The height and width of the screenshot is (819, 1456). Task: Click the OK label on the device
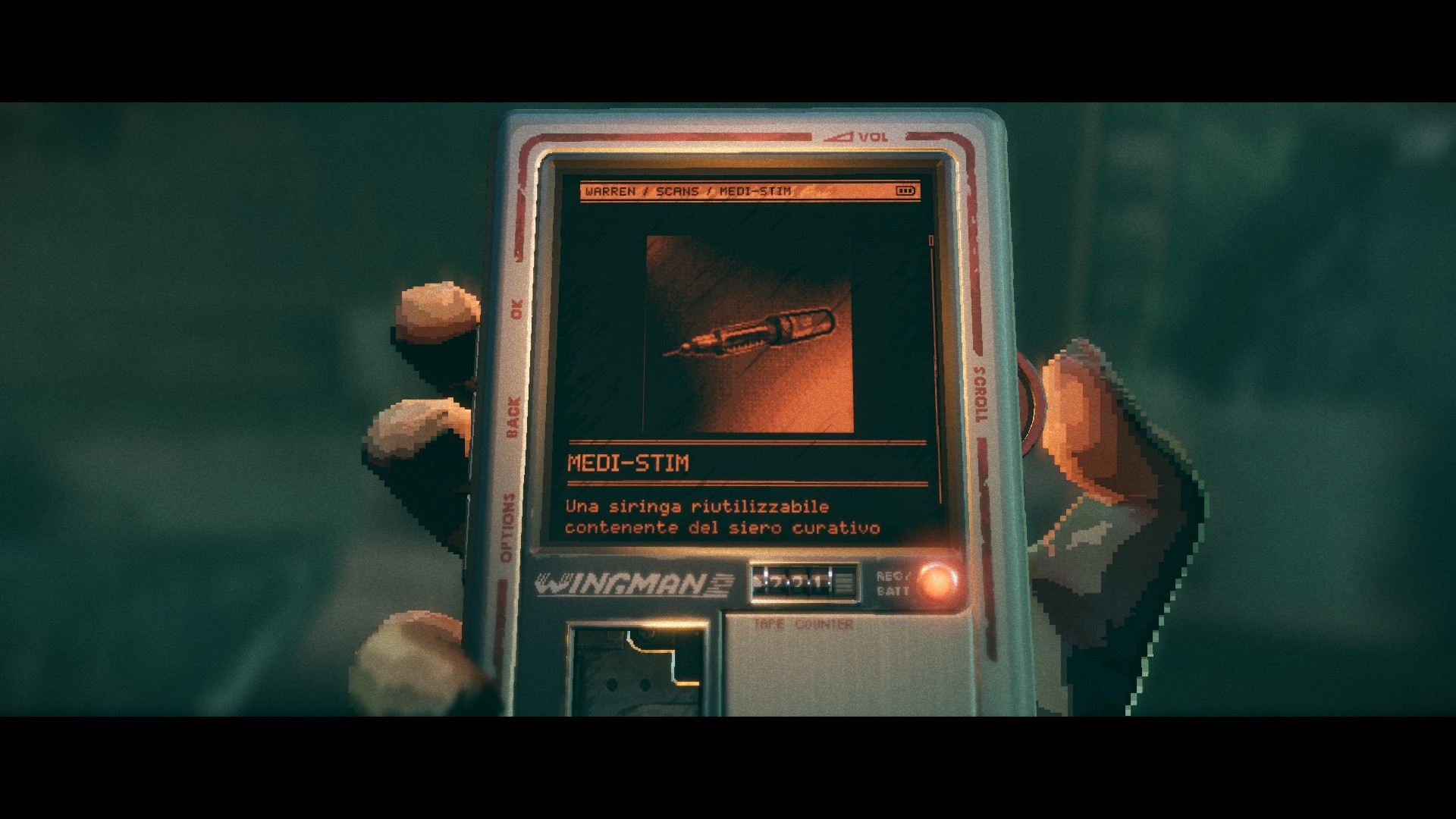(516, 309)
